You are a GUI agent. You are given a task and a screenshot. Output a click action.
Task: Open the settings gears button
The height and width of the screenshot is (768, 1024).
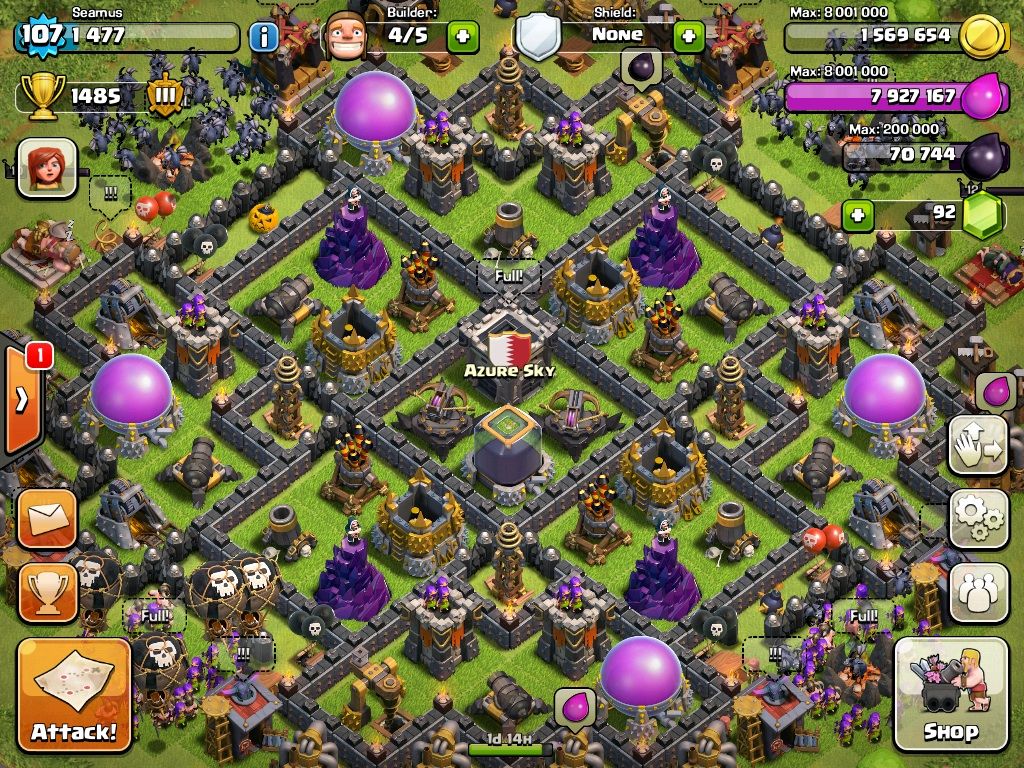click(979, 518)
